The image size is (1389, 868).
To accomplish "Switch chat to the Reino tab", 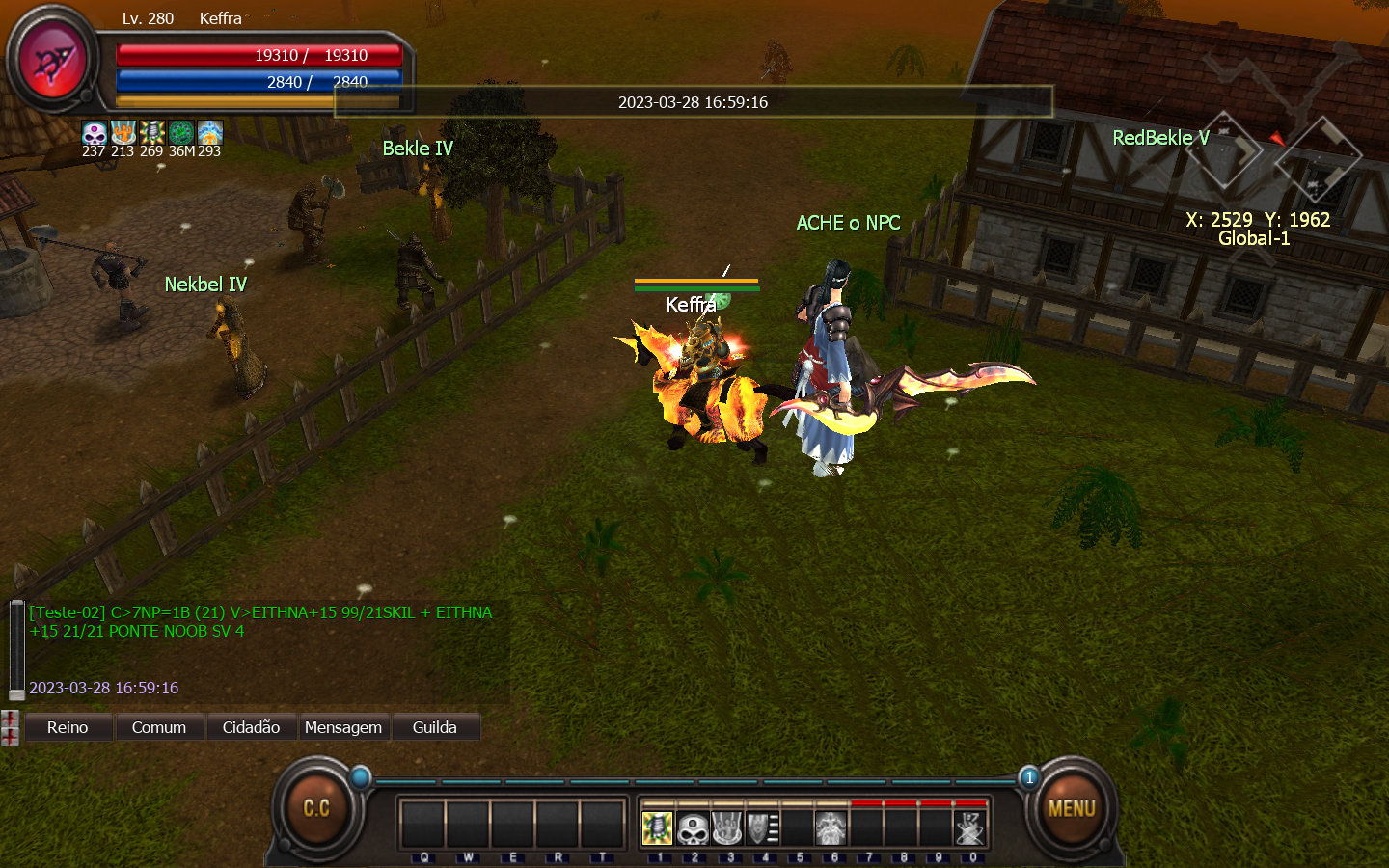I will 68,727.
